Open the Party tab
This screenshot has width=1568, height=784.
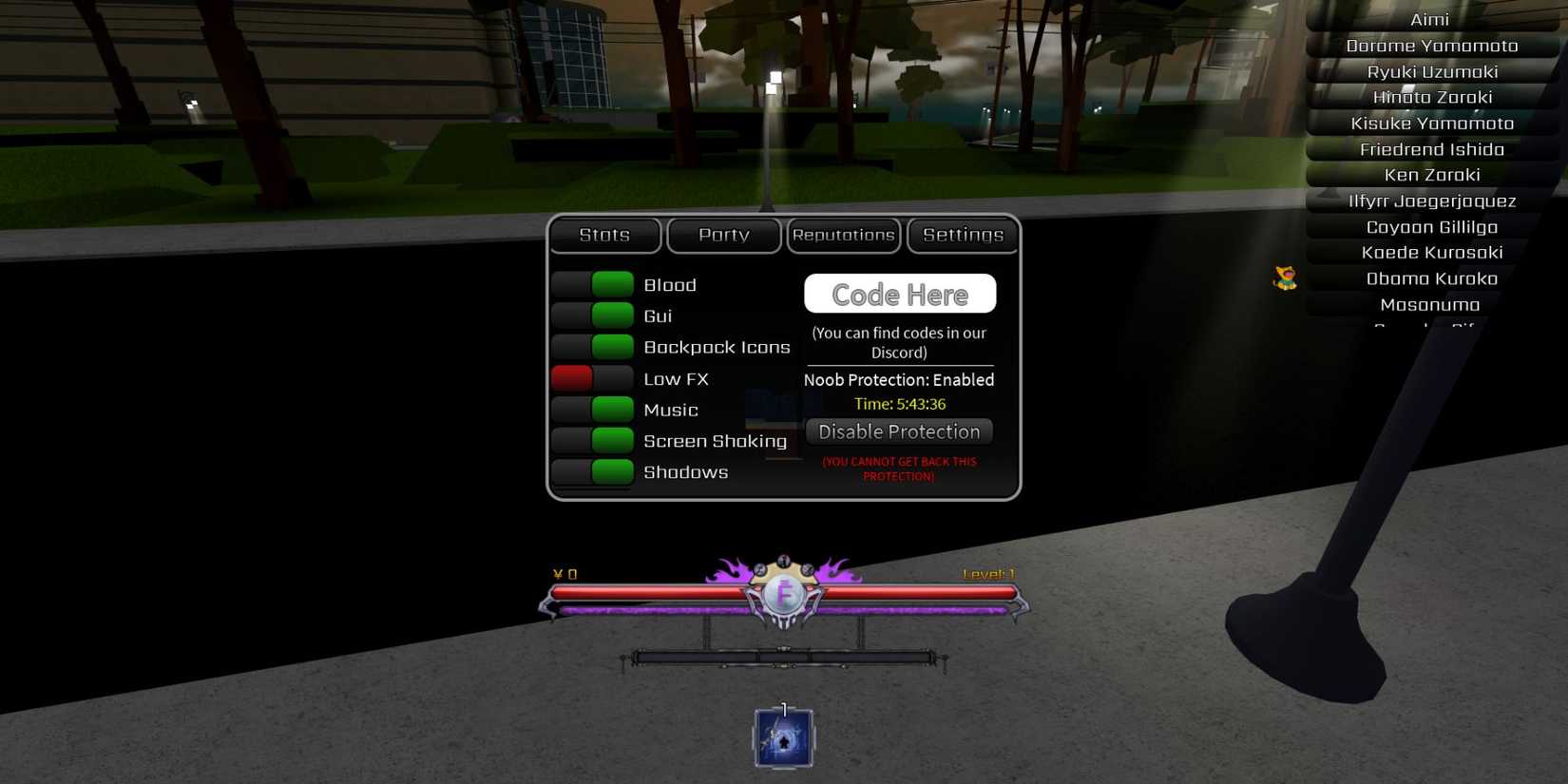724,235
